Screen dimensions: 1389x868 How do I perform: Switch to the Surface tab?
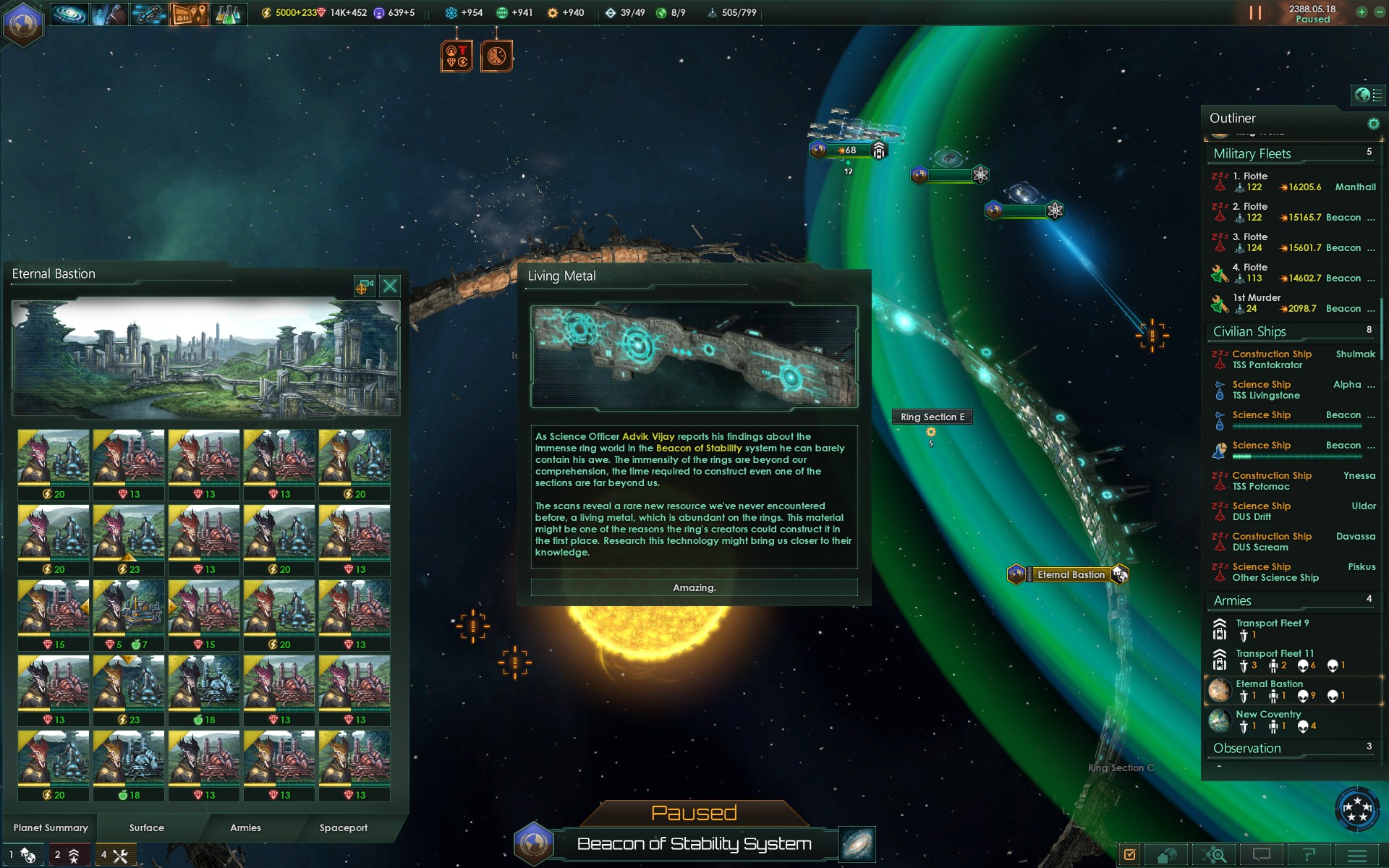(x=147, y=827)
